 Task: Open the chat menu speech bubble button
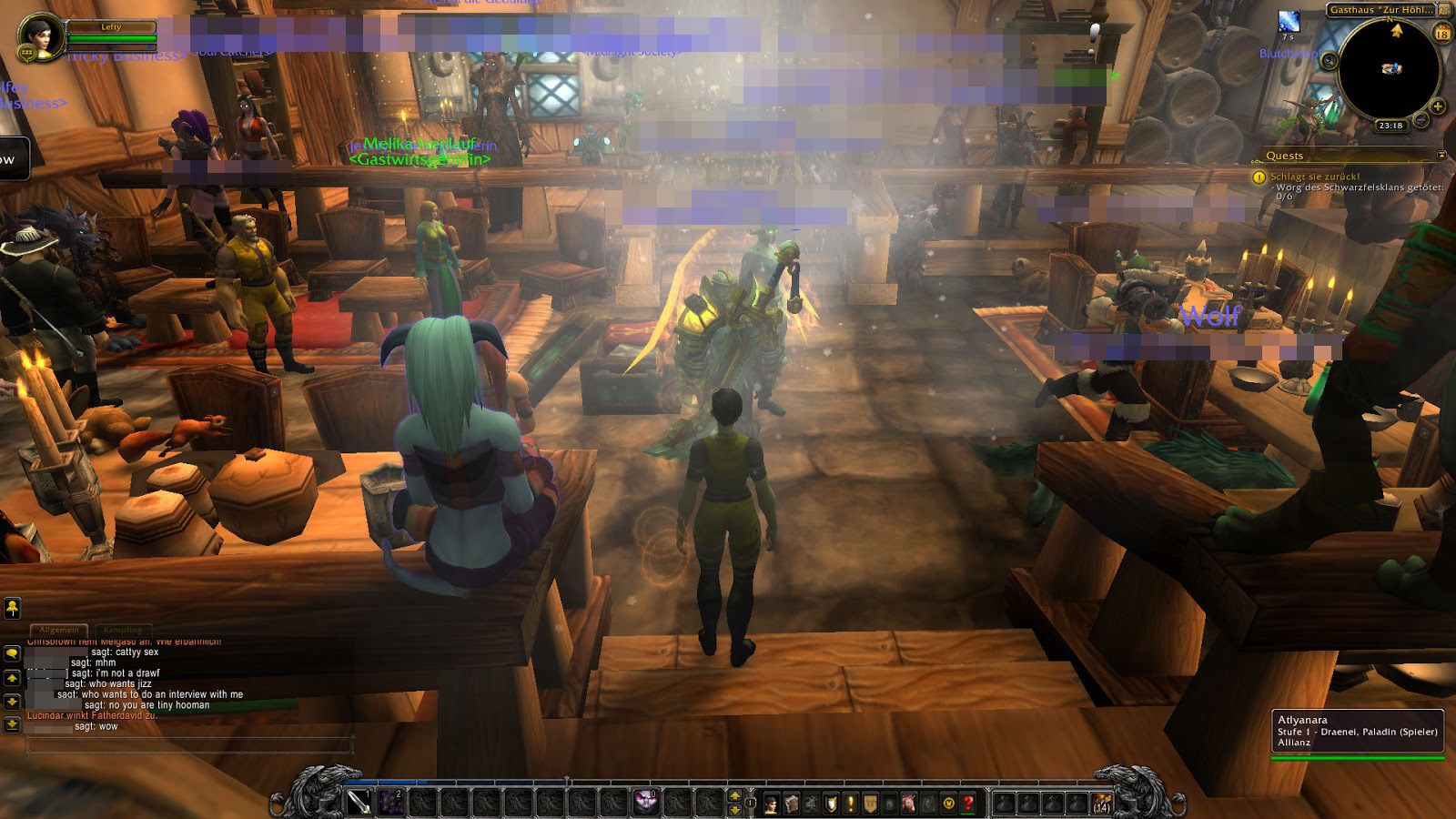pos(12,653)
